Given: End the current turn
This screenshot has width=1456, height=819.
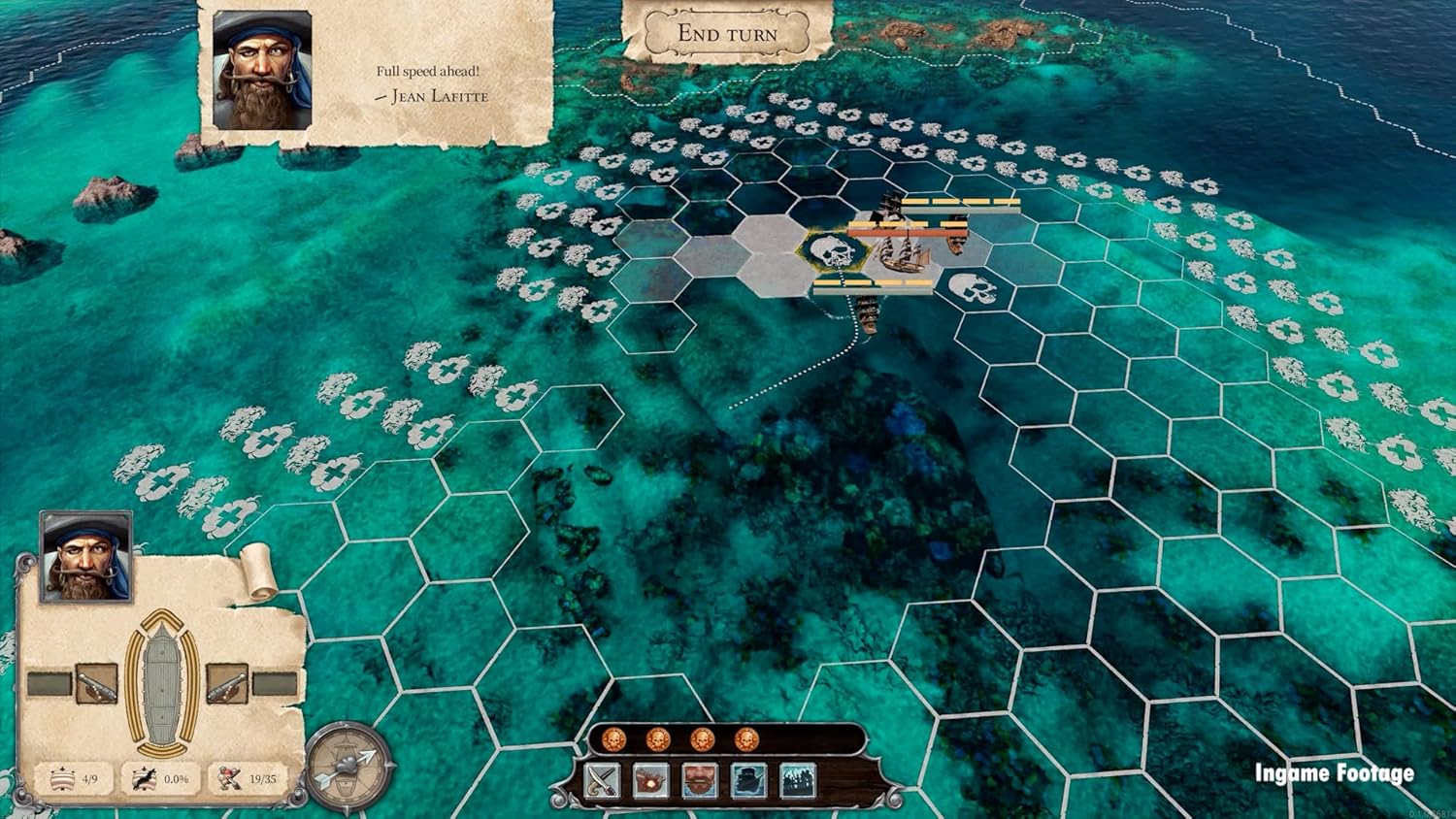Looking at the screenshot, I should (727, 33).
